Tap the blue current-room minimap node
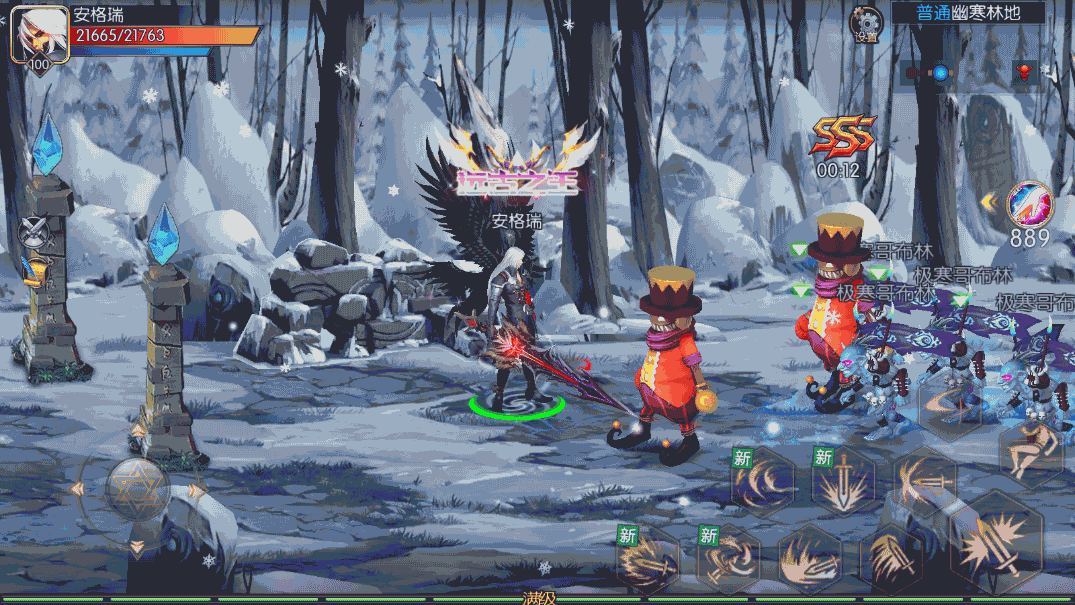 (940, 73)
